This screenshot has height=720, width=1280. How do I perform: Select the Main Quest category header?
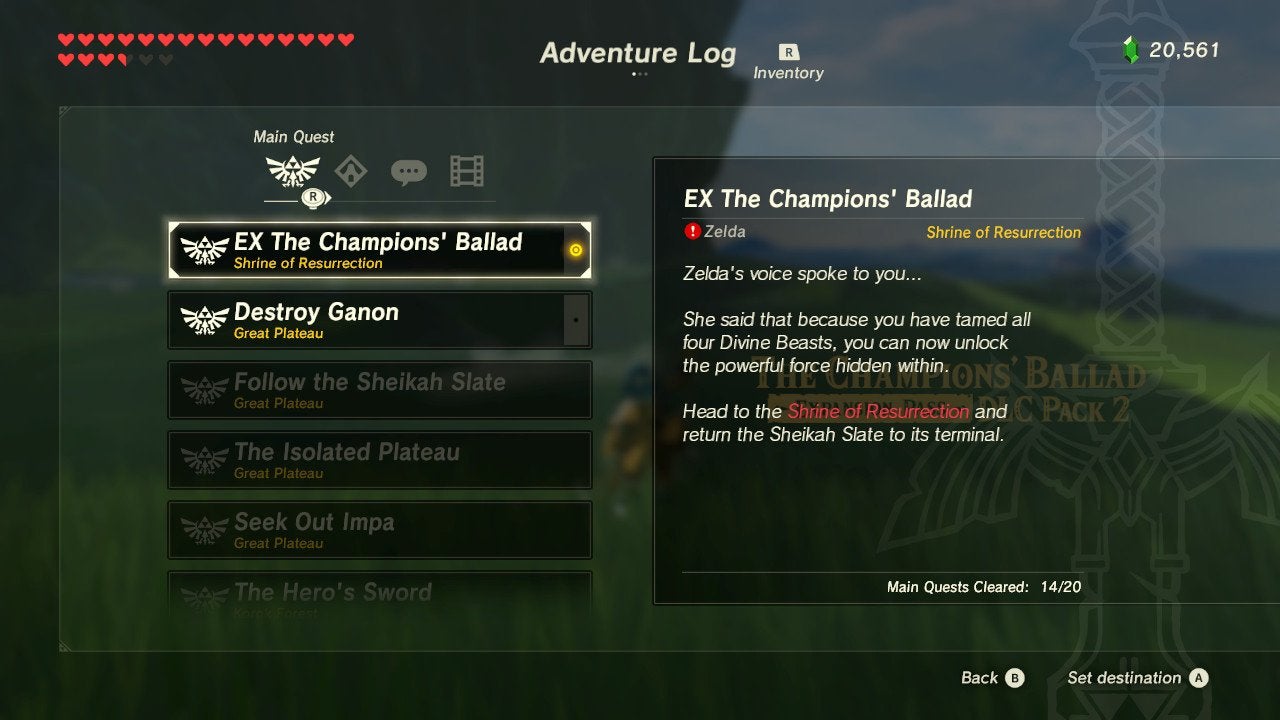[x=293, y=136]
